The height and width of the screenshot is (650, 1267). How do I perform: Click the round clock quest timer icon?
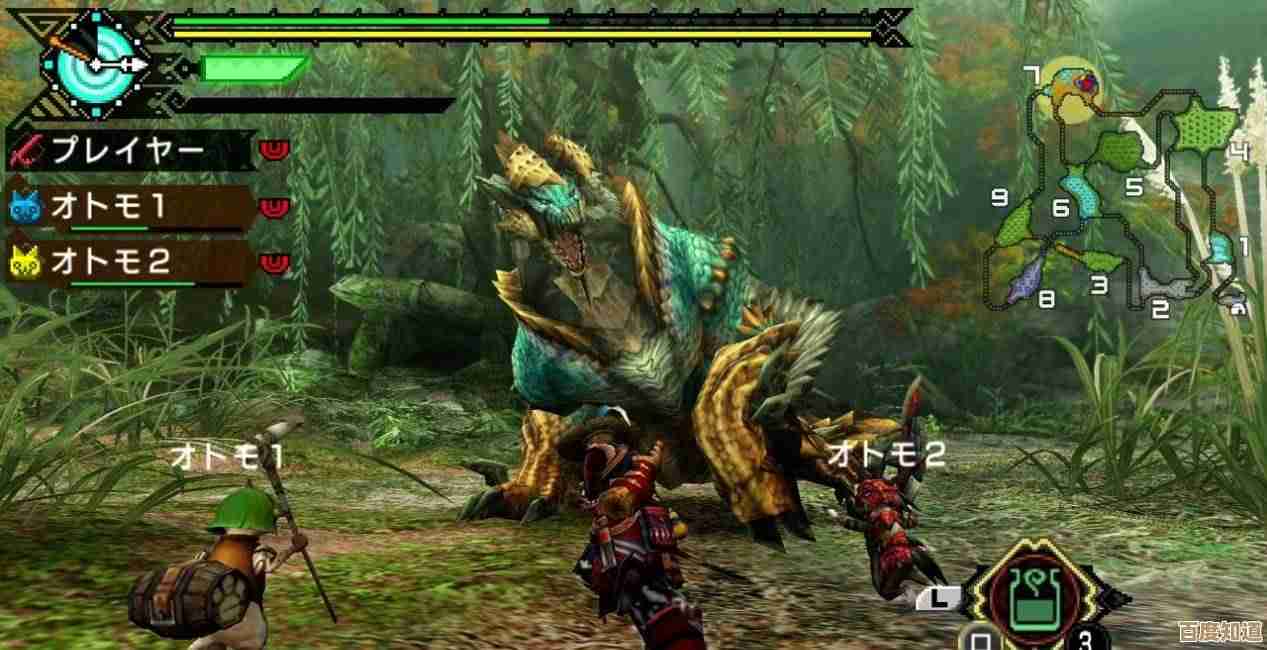tap(92, 64)
